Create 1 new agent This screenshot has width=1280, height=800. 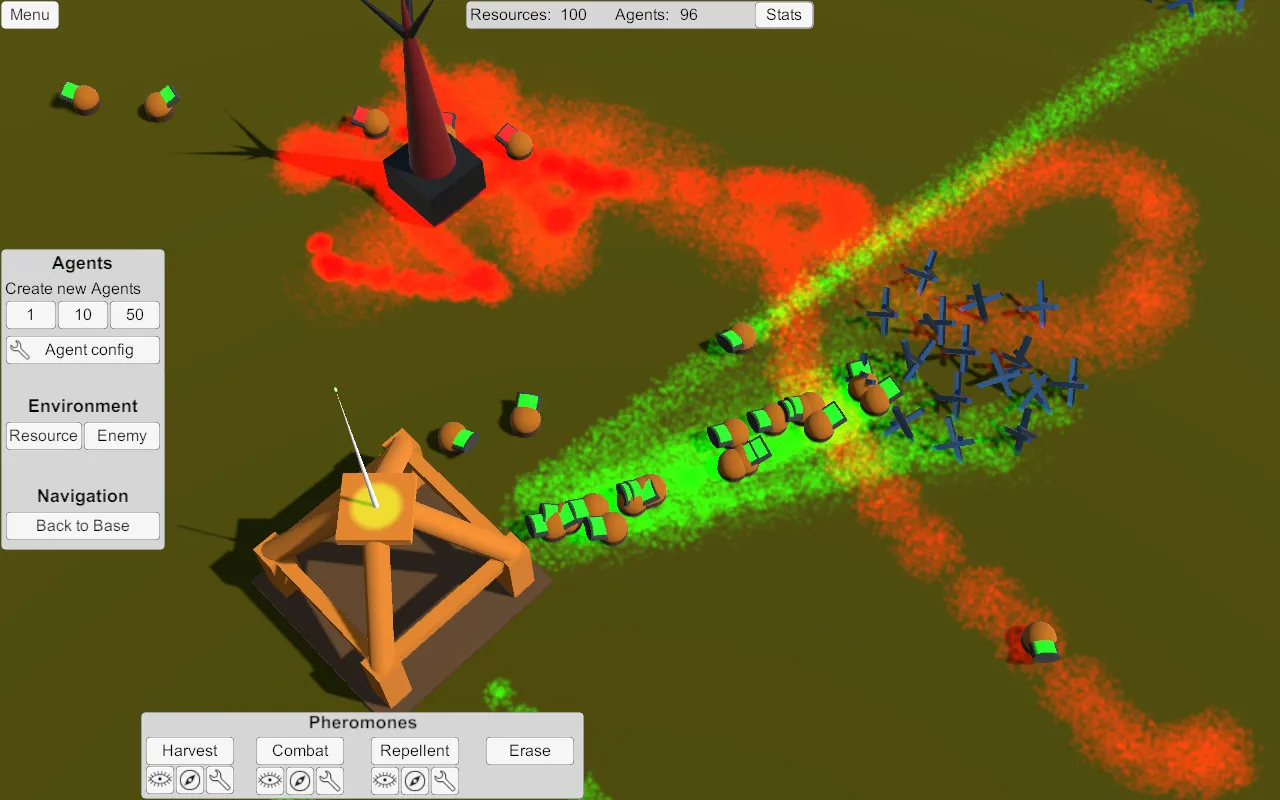[x=31, y=315]
